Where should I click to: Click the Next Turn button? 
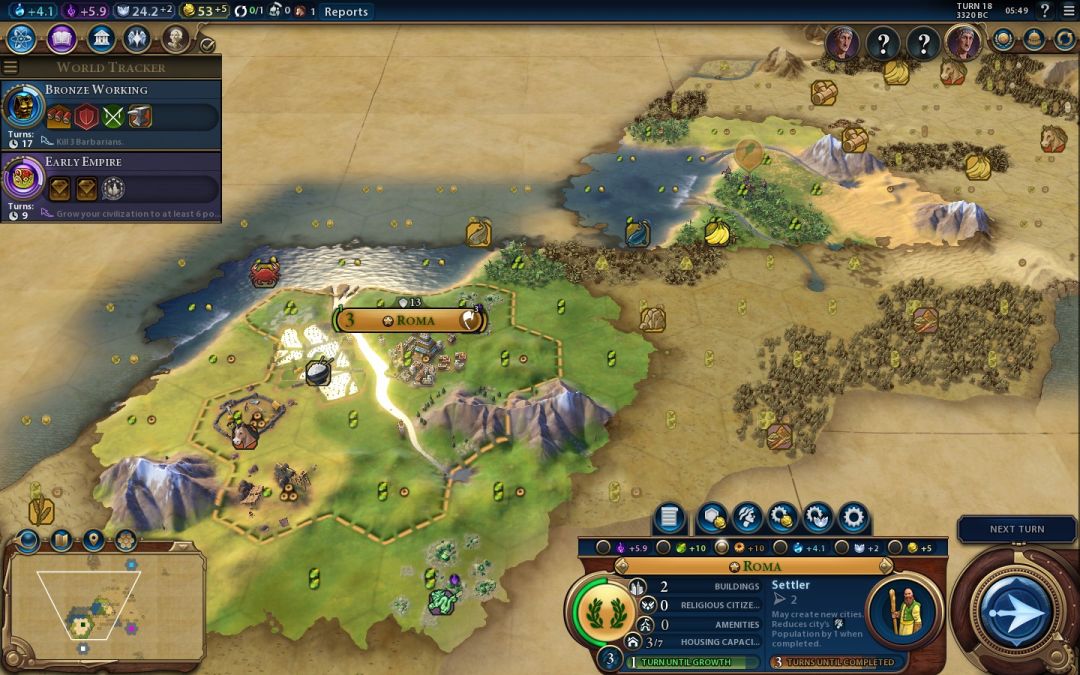(1016, 610)
